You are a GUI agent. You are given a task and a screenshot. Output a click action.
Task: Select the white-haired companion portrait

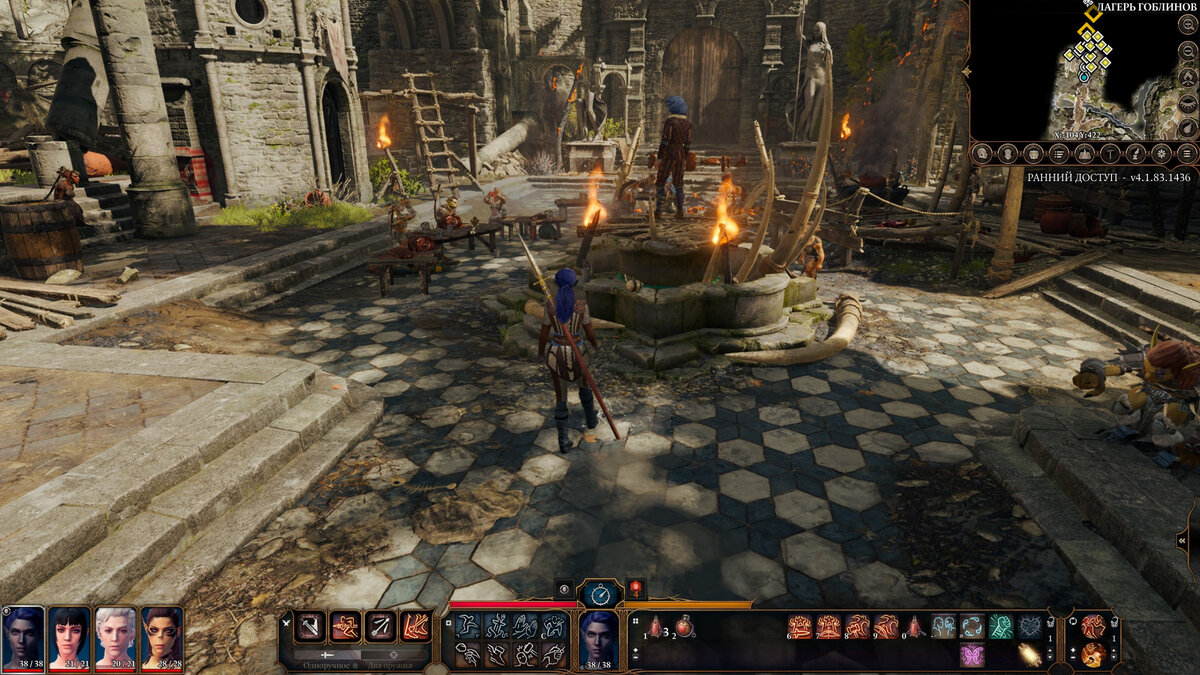click(115, 636)
